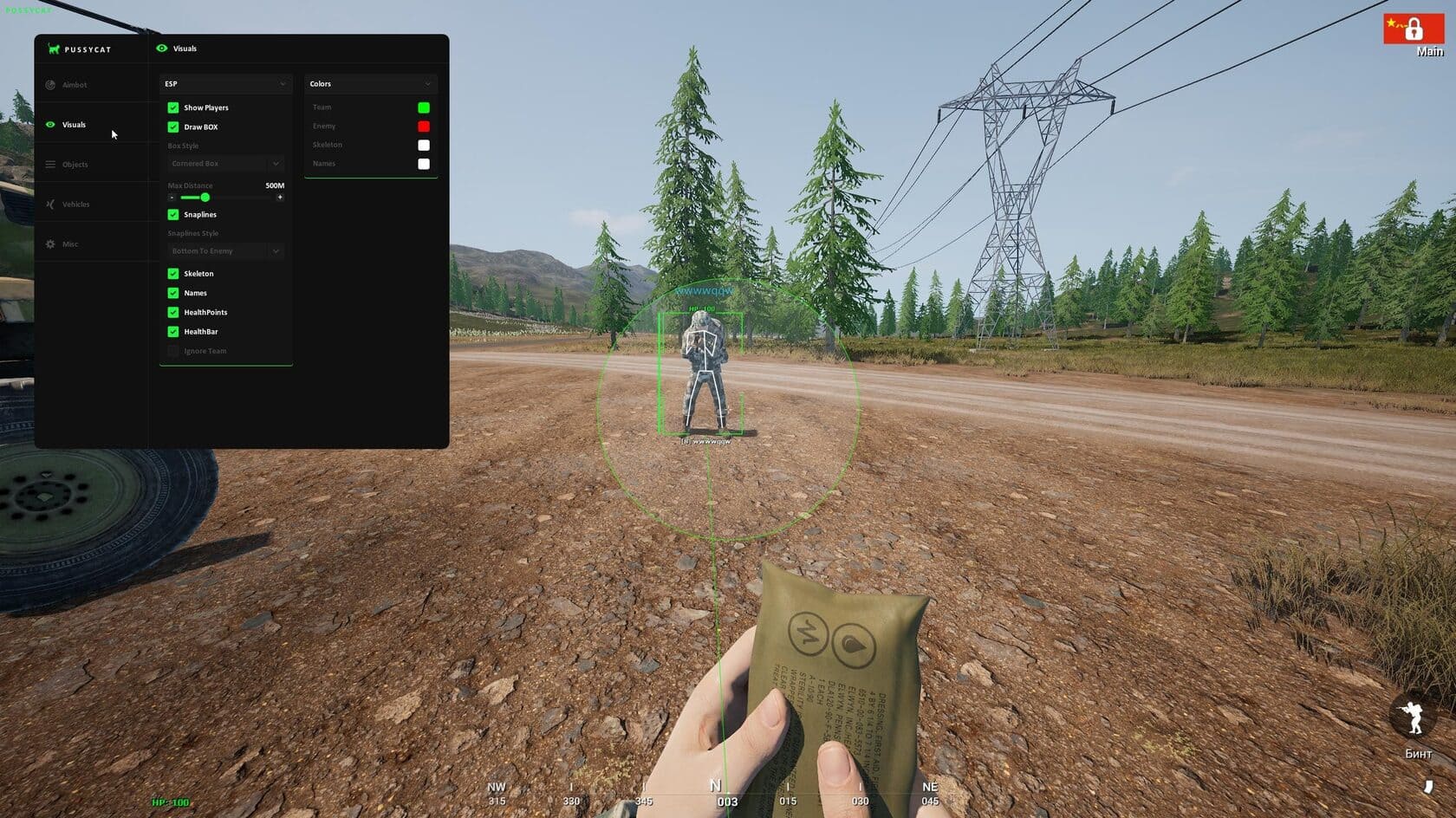Decrease Max Distance with the minus button
1456x818 pixels.
coord(172,198)
